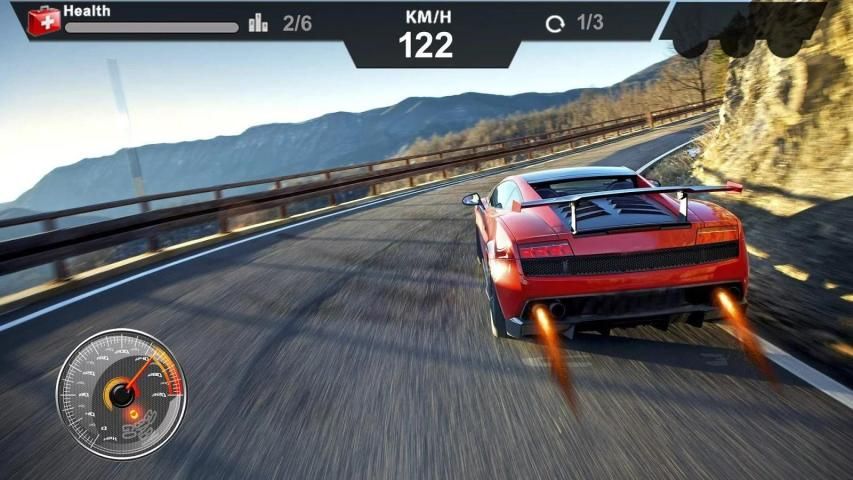853x480 pixels.
Task: Click the red medkit Health icon
Action: [43, 20]
